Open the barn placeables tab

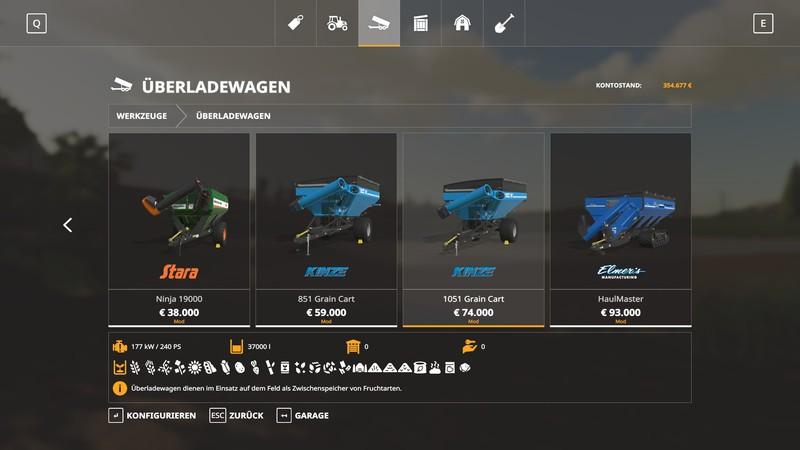tap(463, 23)
